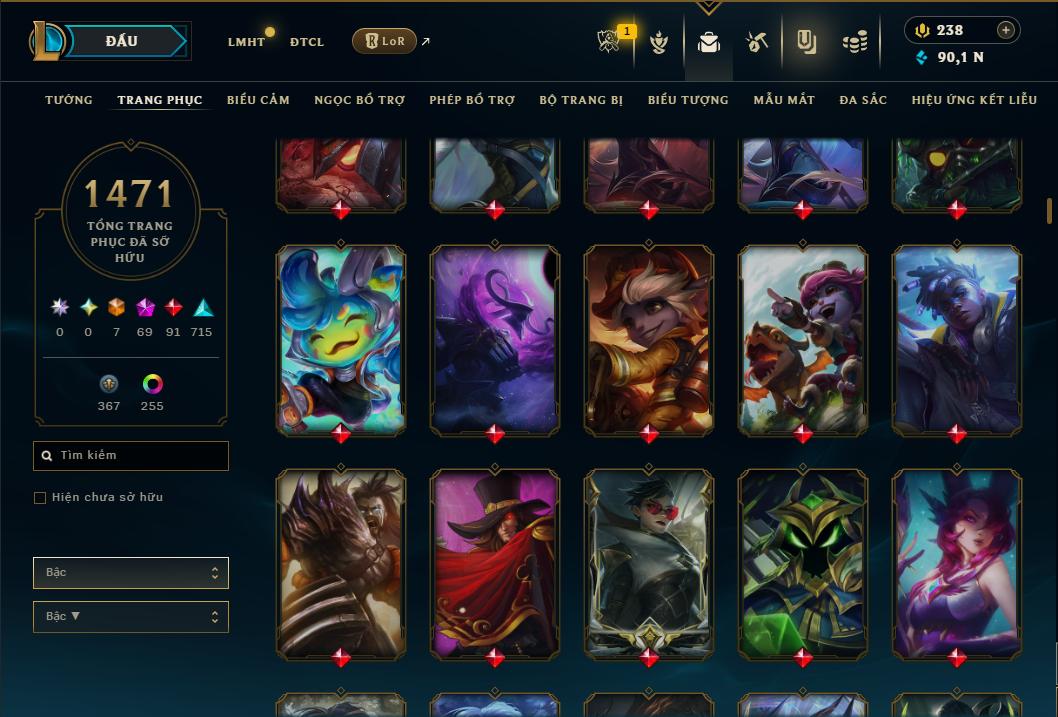This screenshot has height=717, width=1058.
Task: Choose the red-caped top hat skin card
Action: (x=495, y=563)
